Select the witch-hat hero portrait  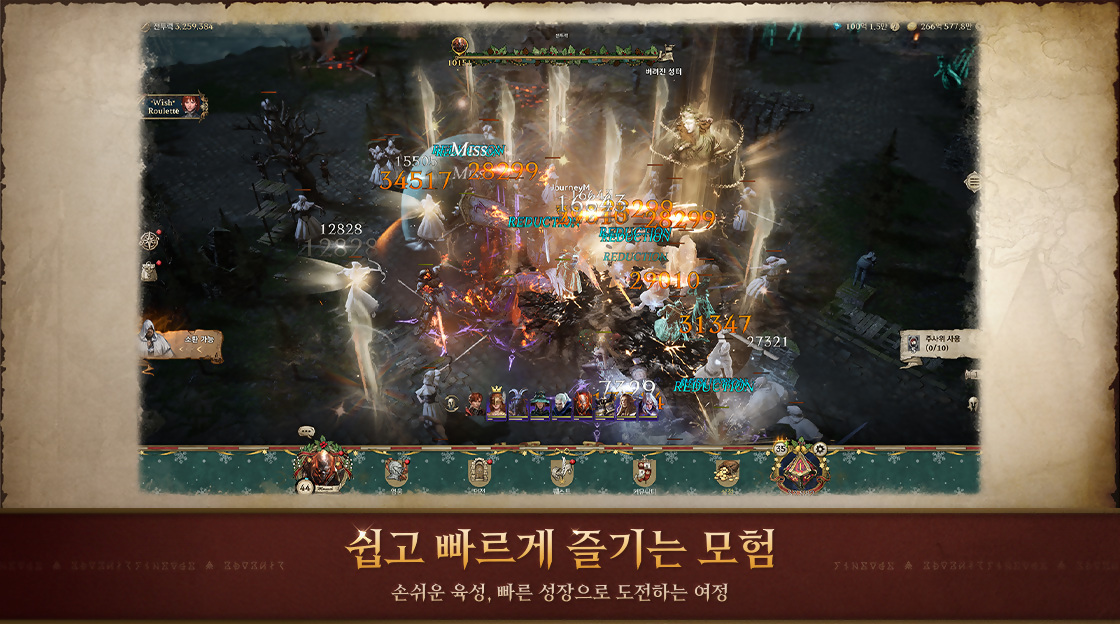click(x=540, y=404)
